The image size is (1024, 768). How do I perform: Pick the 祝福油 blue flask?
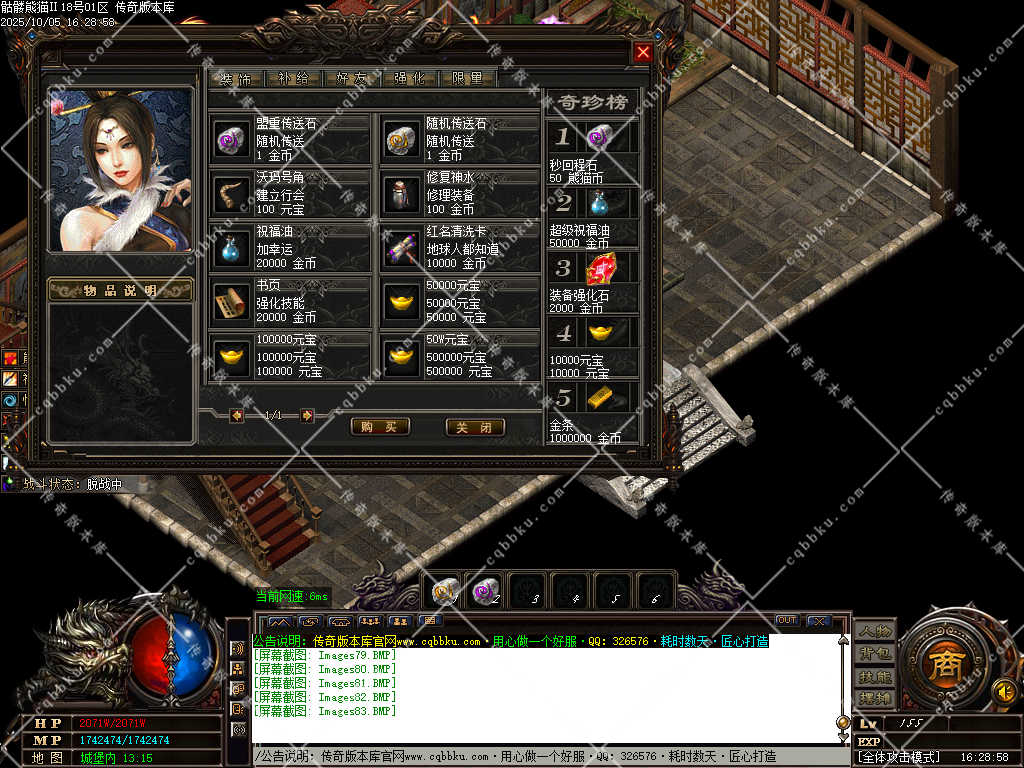coord(231,247)
